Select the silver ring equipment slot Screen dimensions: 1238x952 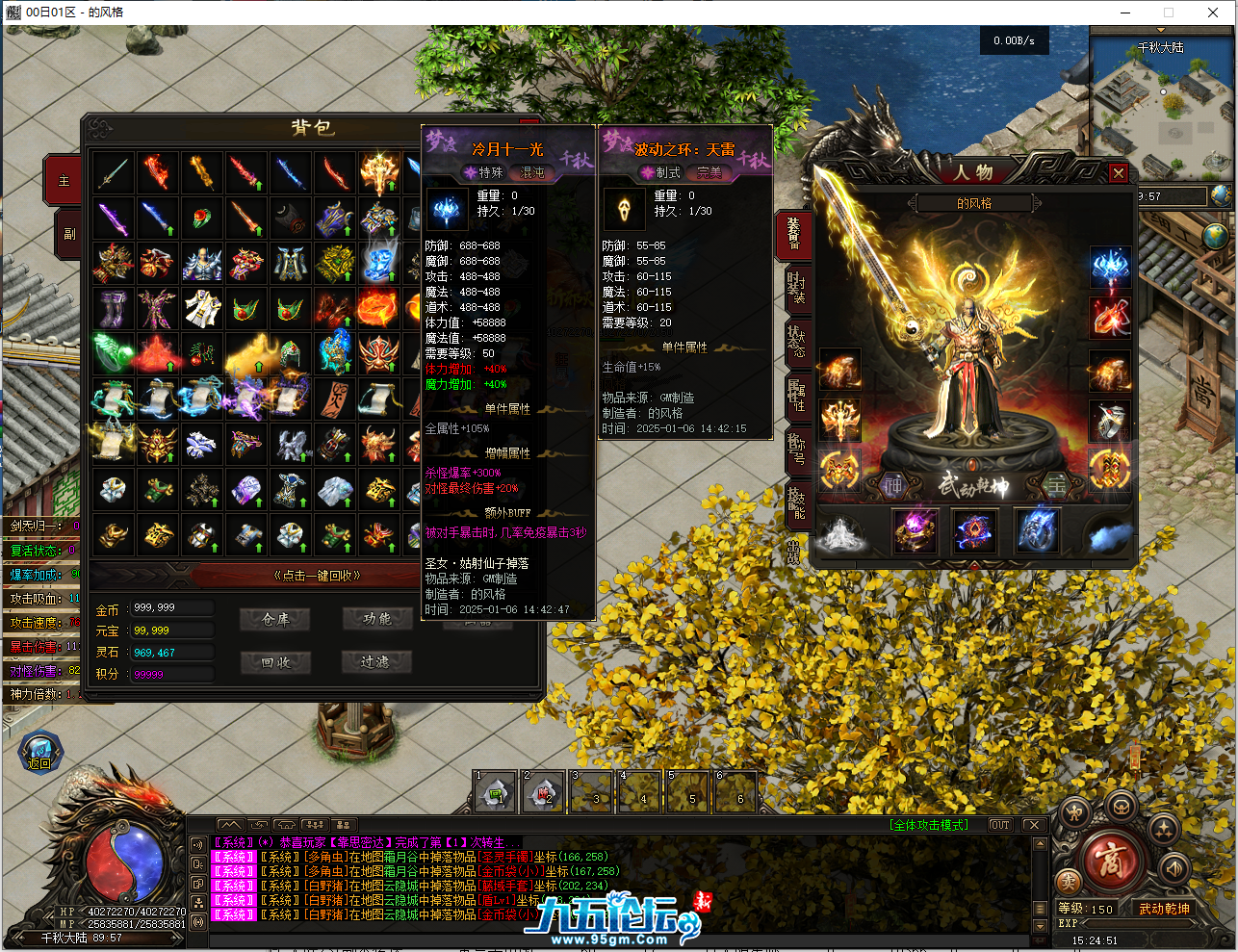click(1109, 421)
